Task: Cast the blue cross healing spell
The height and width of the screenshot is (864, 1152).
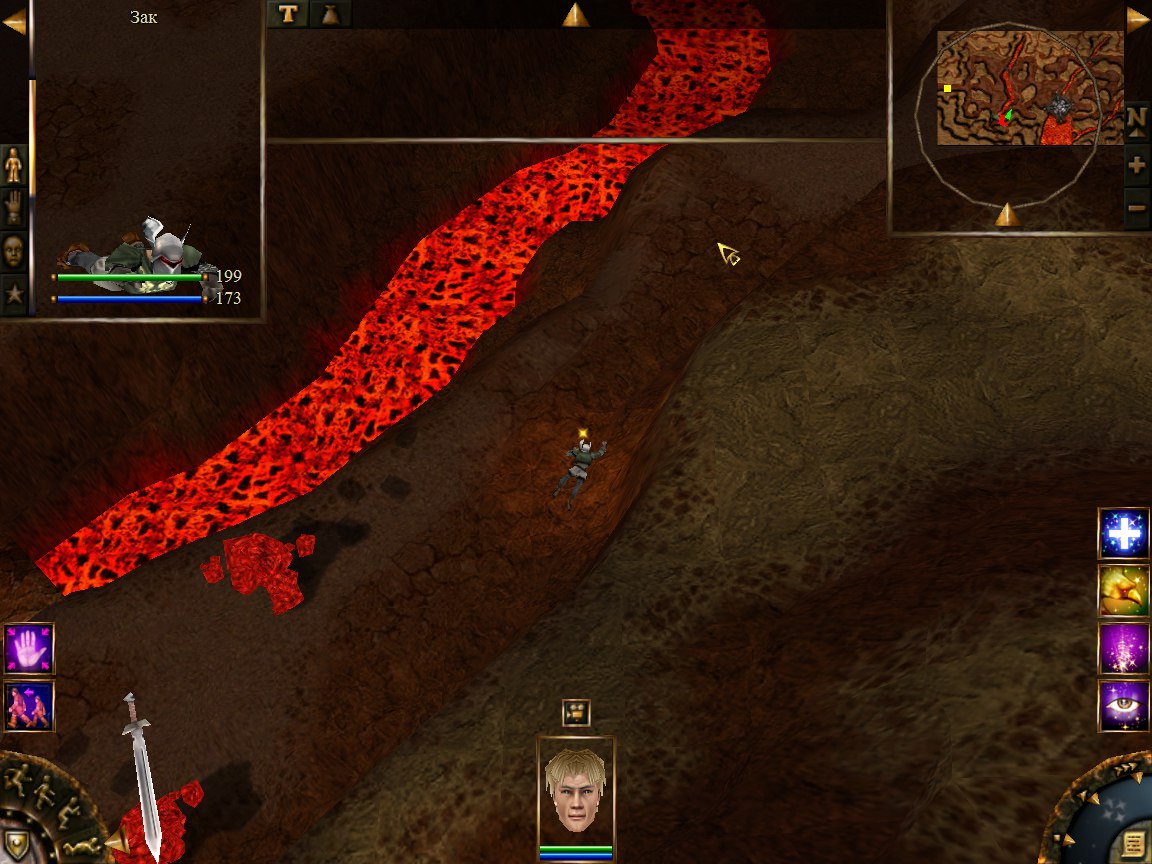Action: tap(1124, 533)
